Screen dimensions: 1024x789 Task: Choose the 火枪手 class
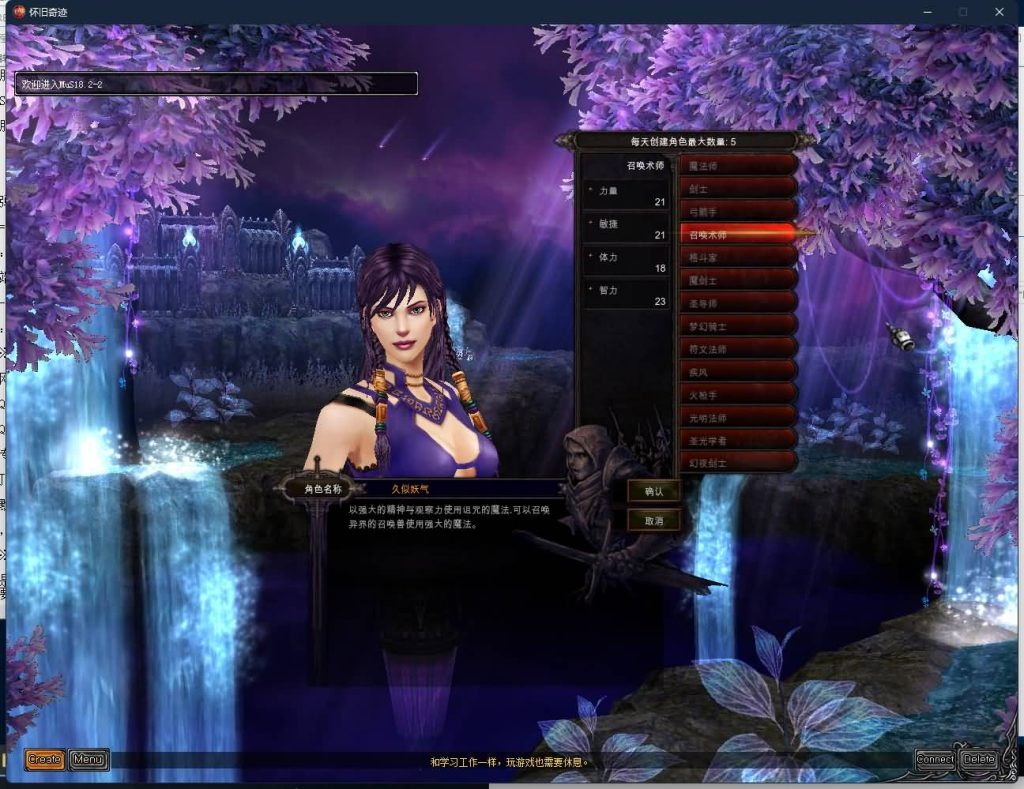pyautogui.click(x=738, y=395)
